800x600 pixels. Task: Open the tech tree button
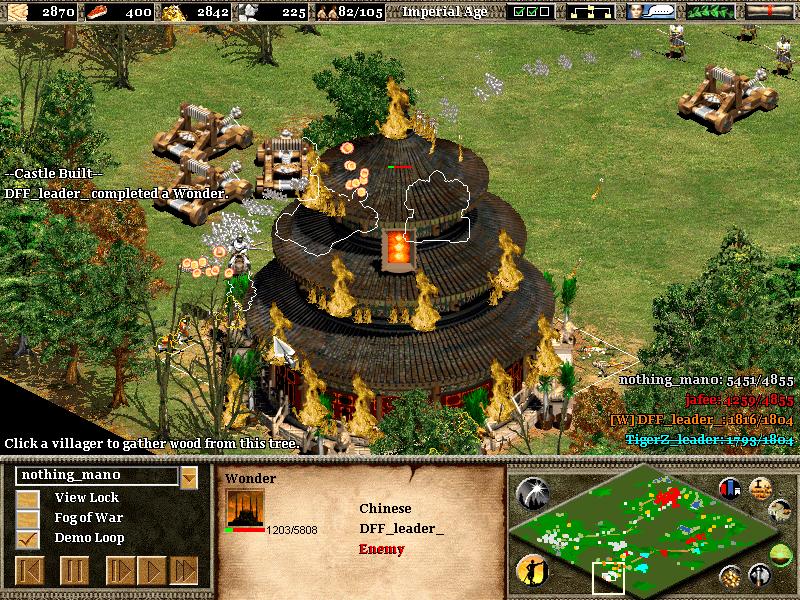(588, 12)
